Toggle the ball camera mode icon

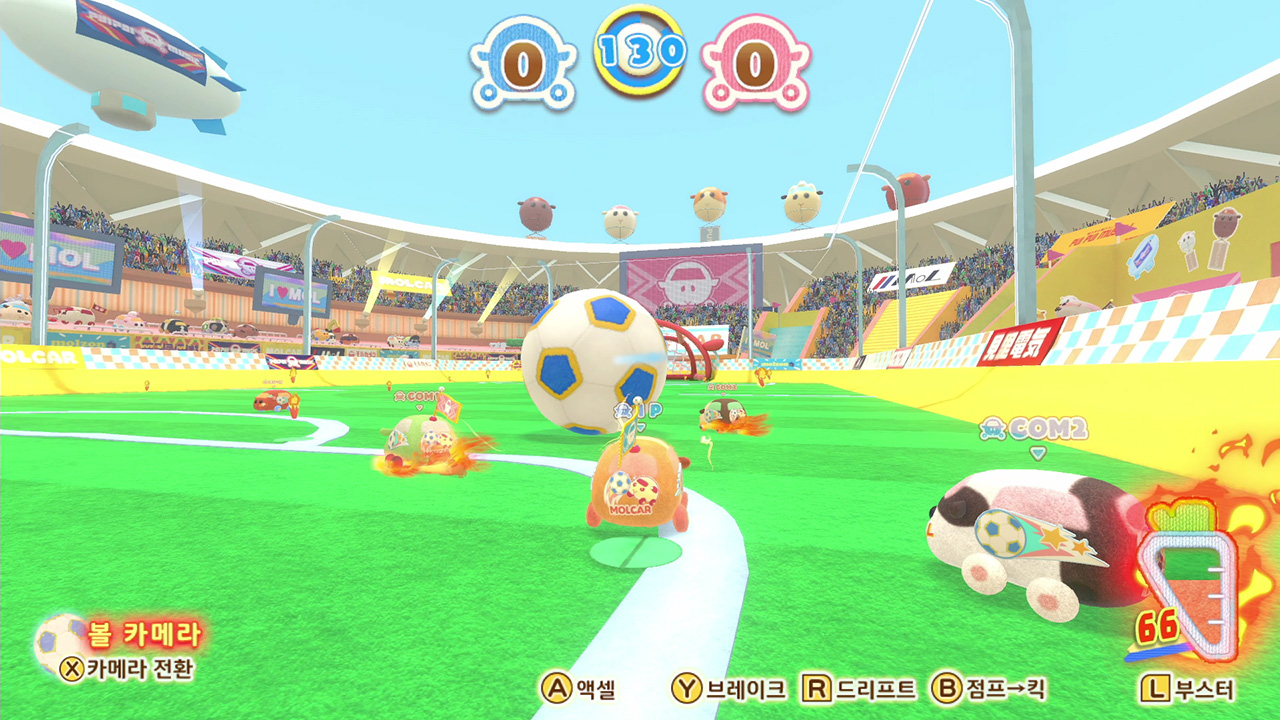coord(60,641)
